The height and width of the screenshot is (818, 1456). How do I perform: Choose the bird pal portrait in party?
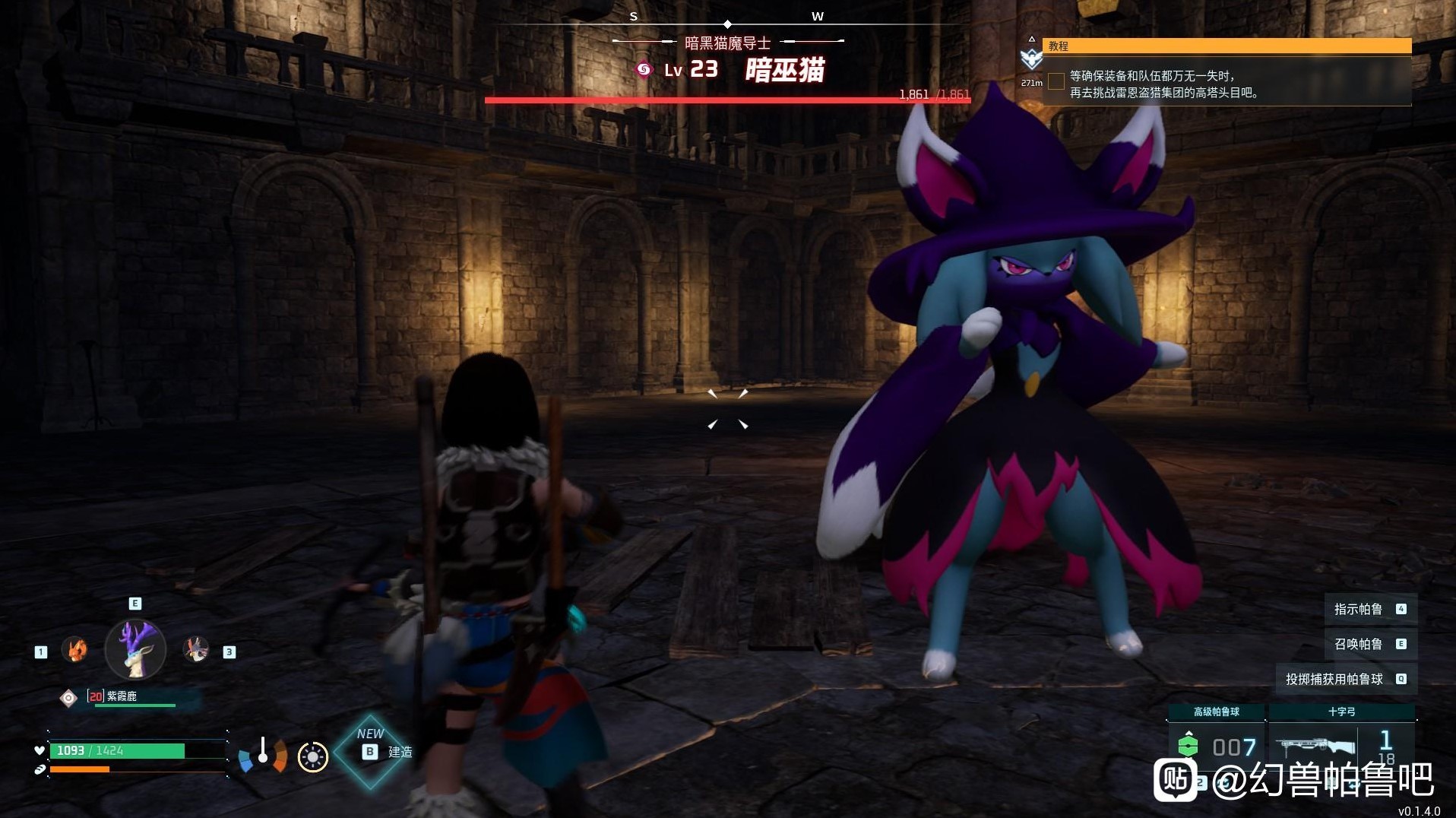(196, 650)
